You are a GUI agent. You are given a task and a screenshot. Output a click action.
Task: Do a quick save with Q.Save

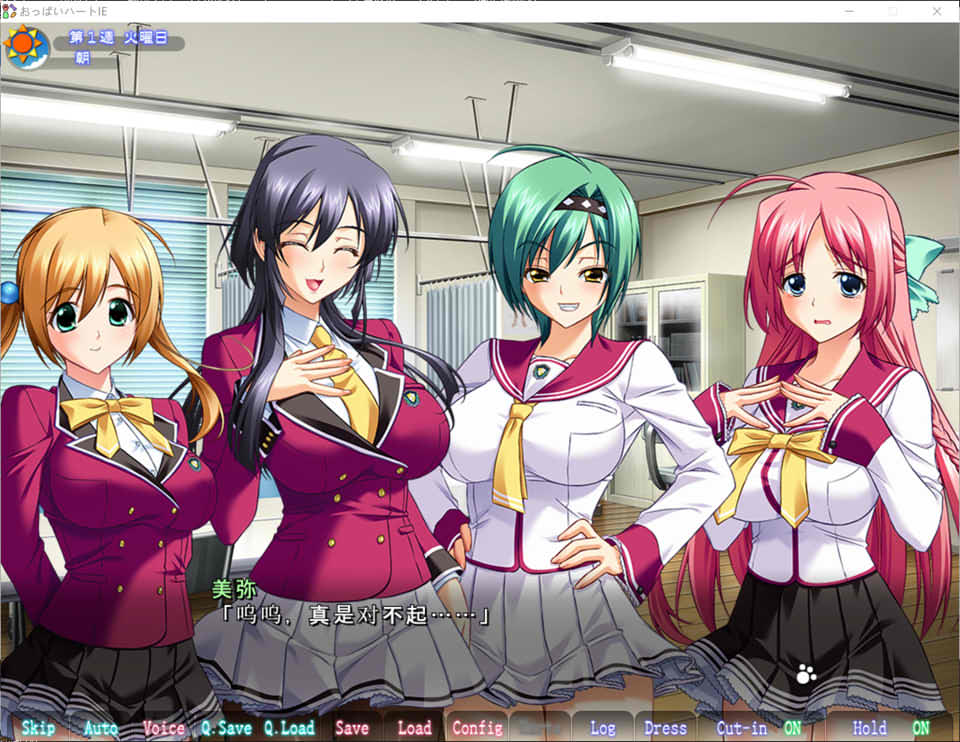(226, 728)
